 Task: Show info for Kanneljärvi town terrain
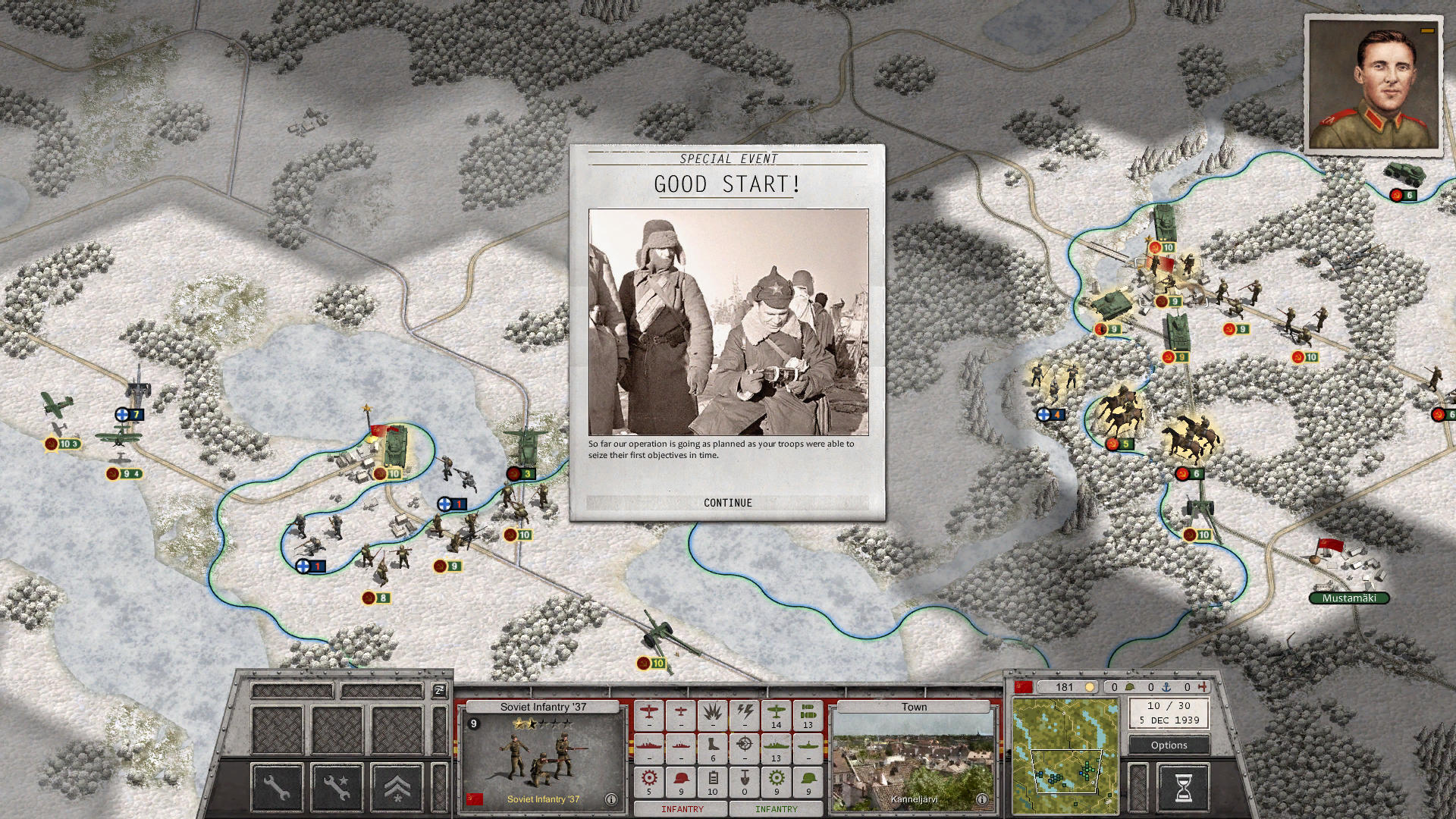(x=981, y=799)
